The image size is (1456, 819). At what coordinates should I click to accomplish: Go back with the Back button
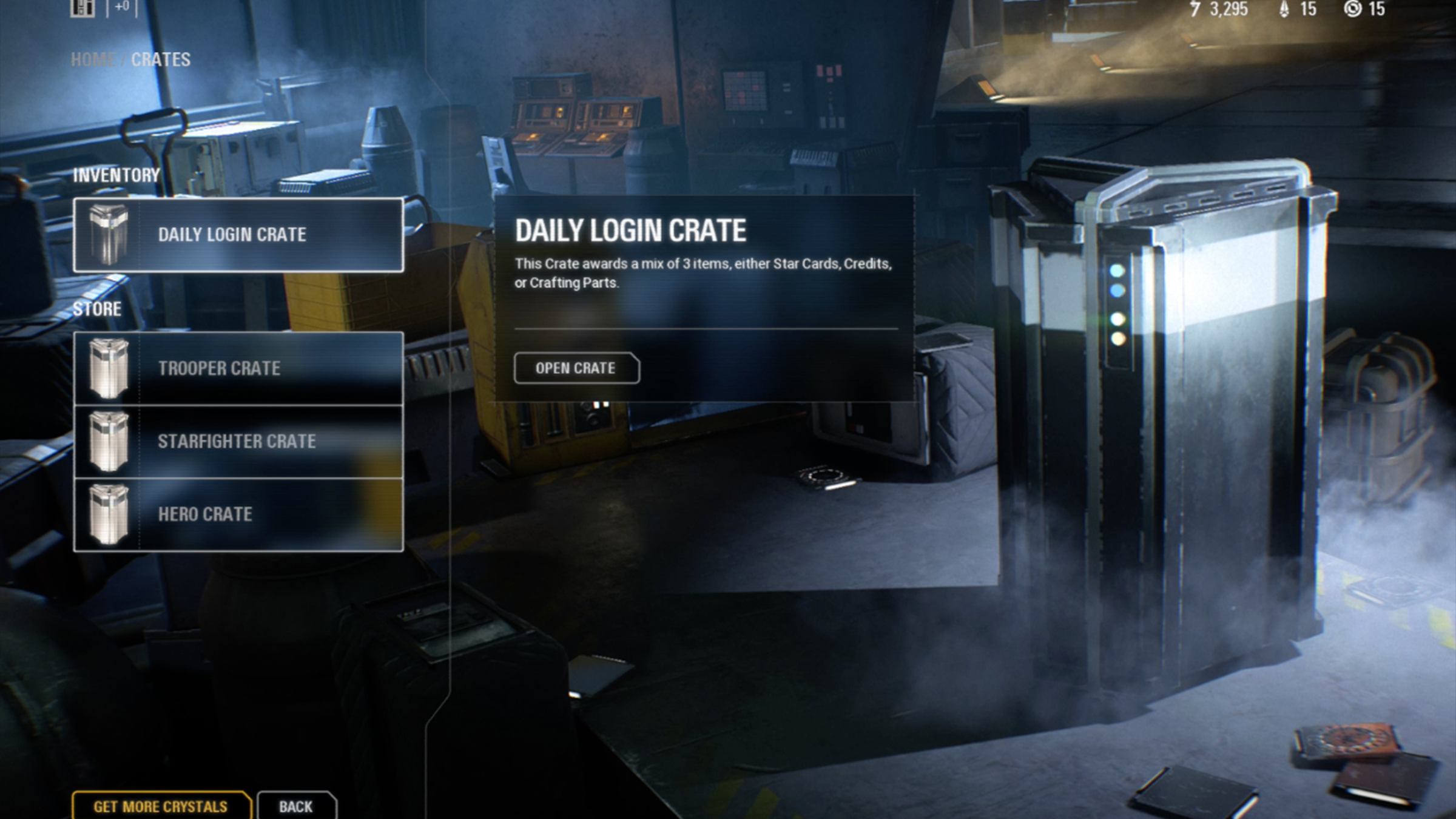(295, 806)
